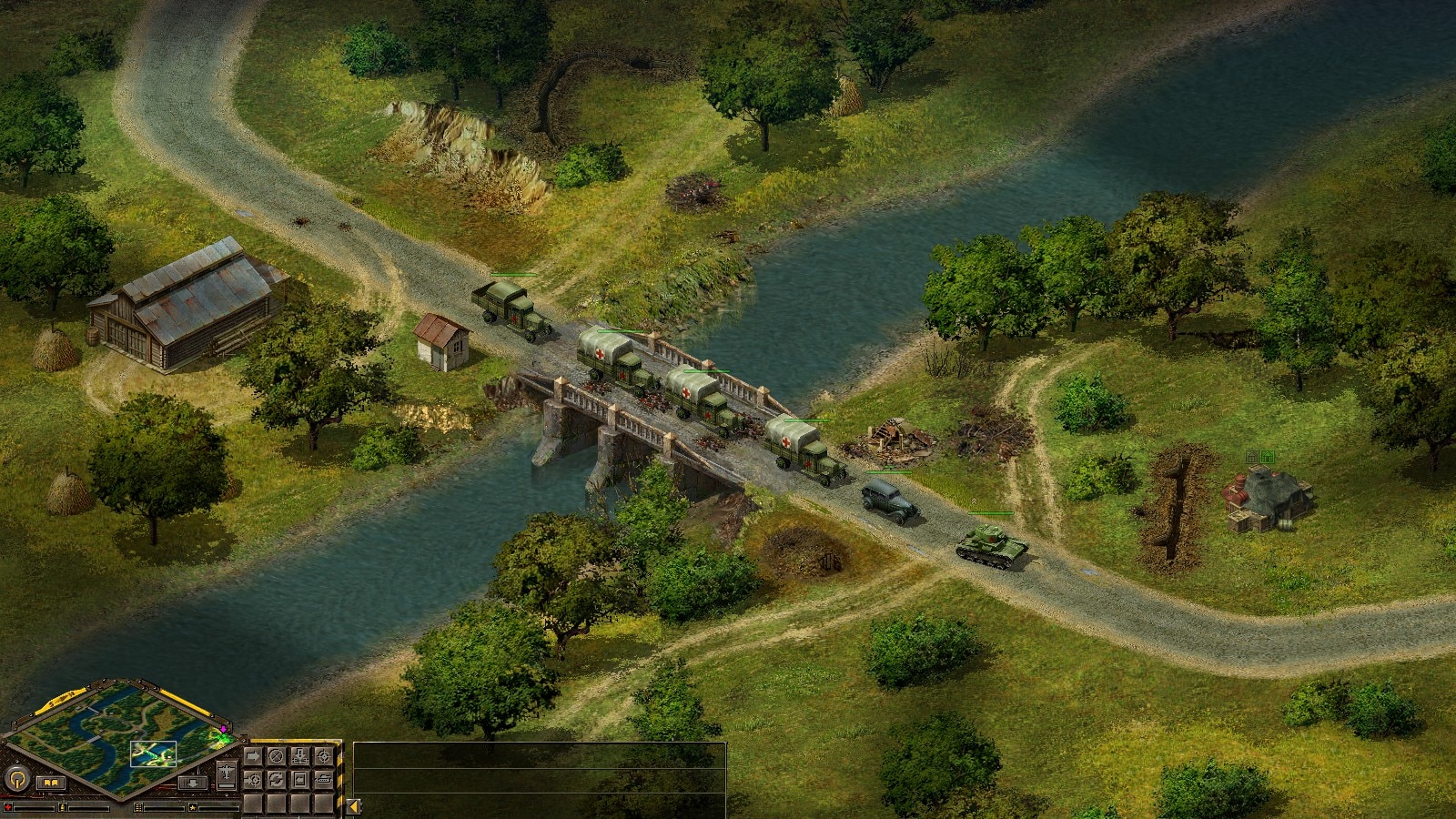The height and width of the screenshot is (819, 1456).
Task: Toggle the yellow triangle panel arrow
Action: point(353,806)
